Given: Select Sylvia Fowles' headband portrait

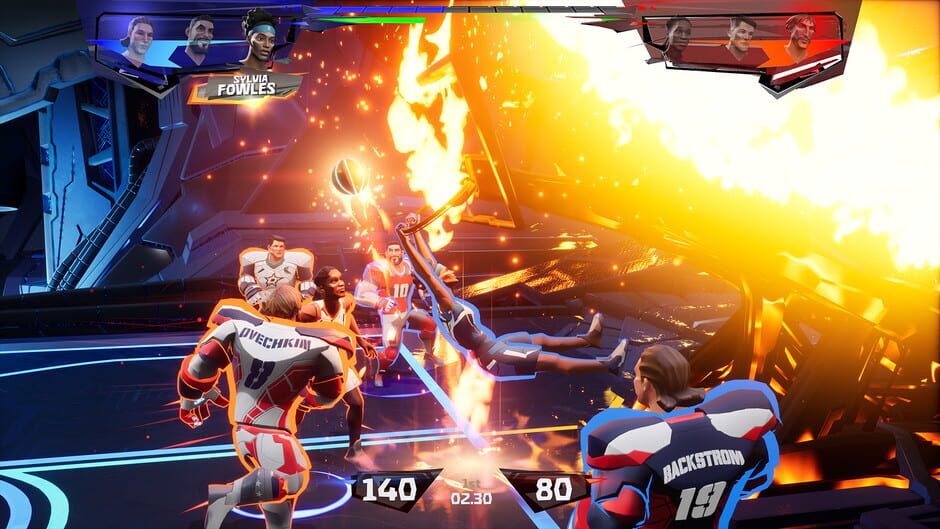Looking at the screenshot, I should point(258,39).
